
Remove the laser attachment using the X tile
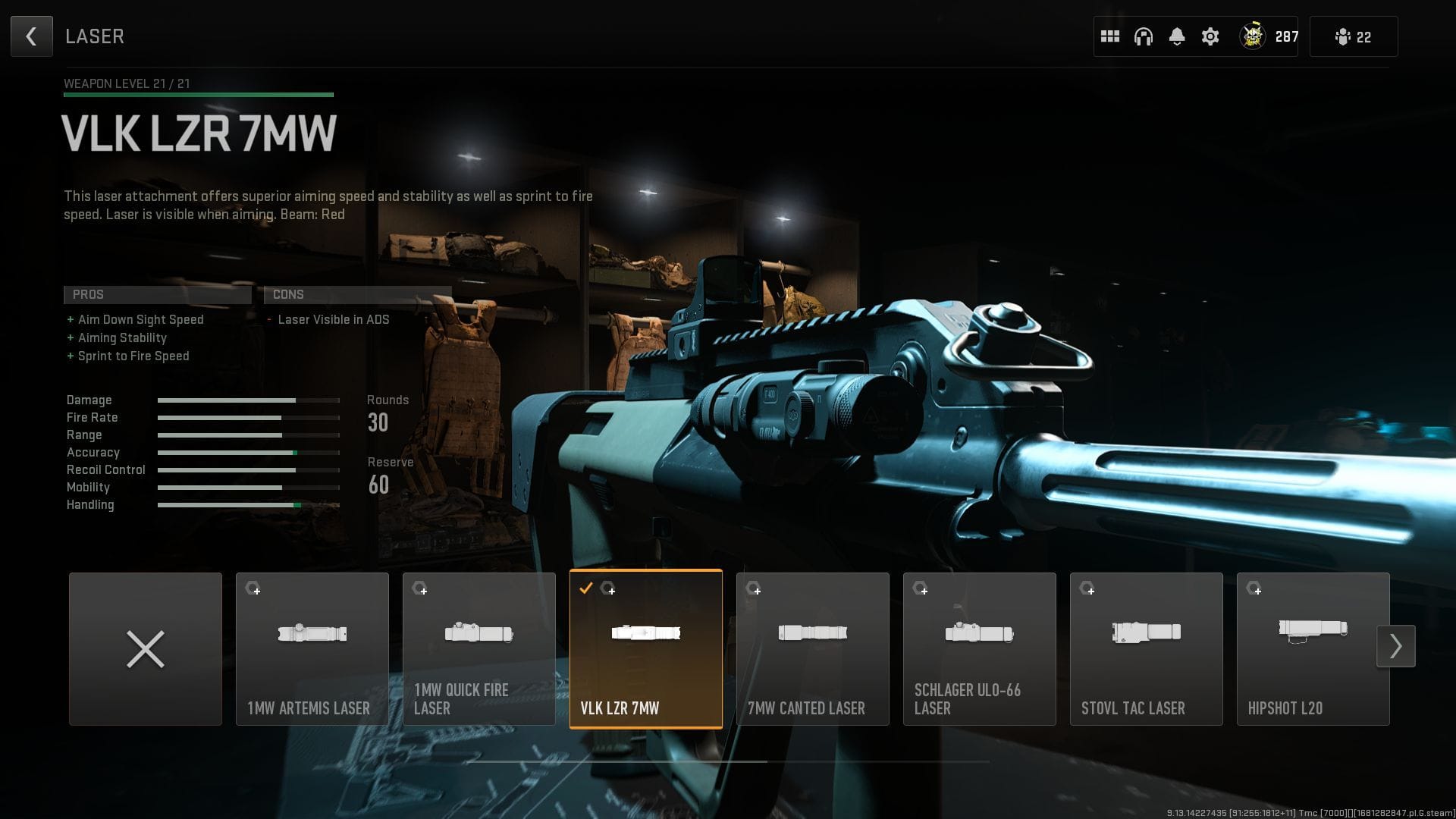tap(145, 648)
